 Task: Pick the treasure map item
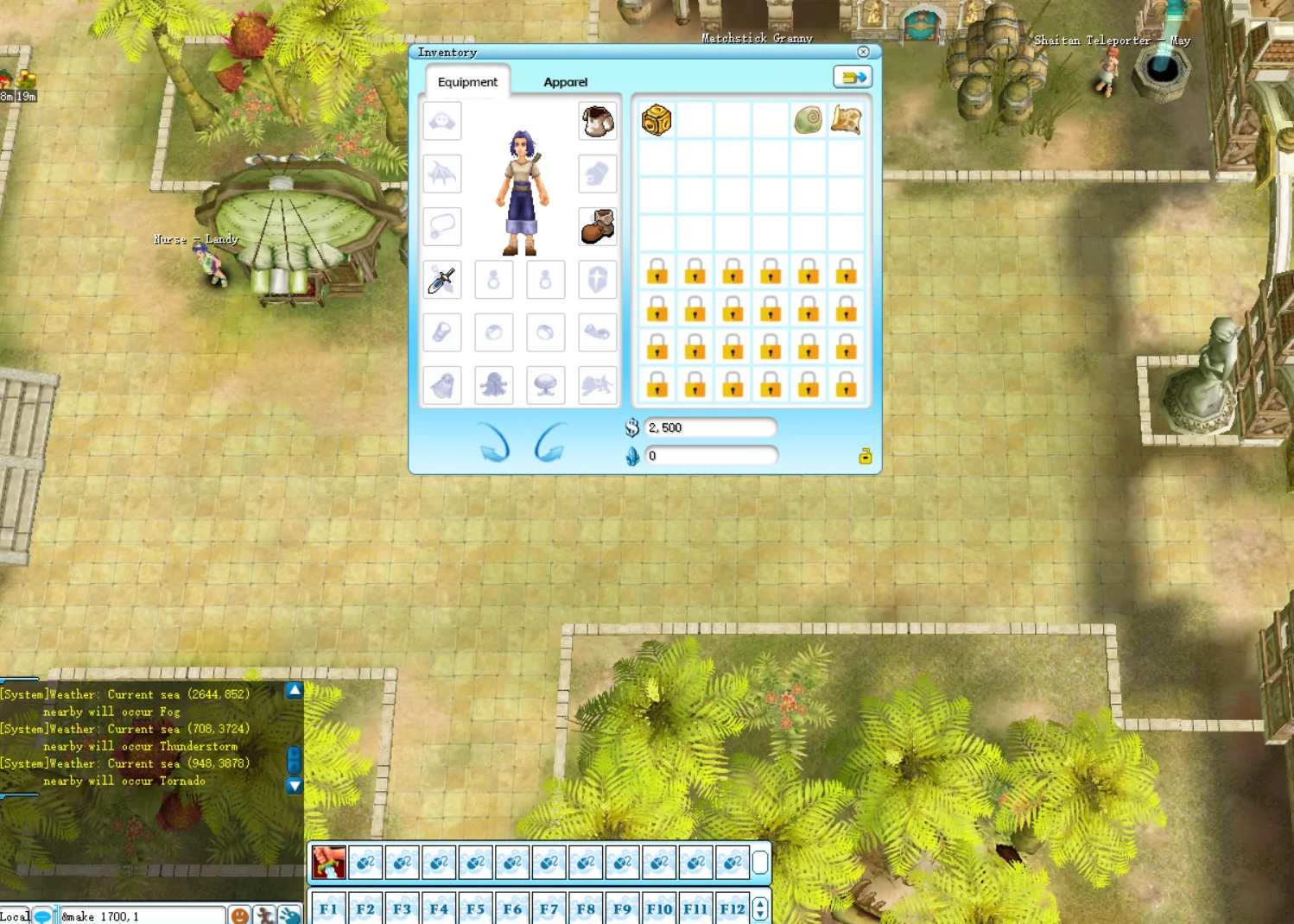click(847, 120)
